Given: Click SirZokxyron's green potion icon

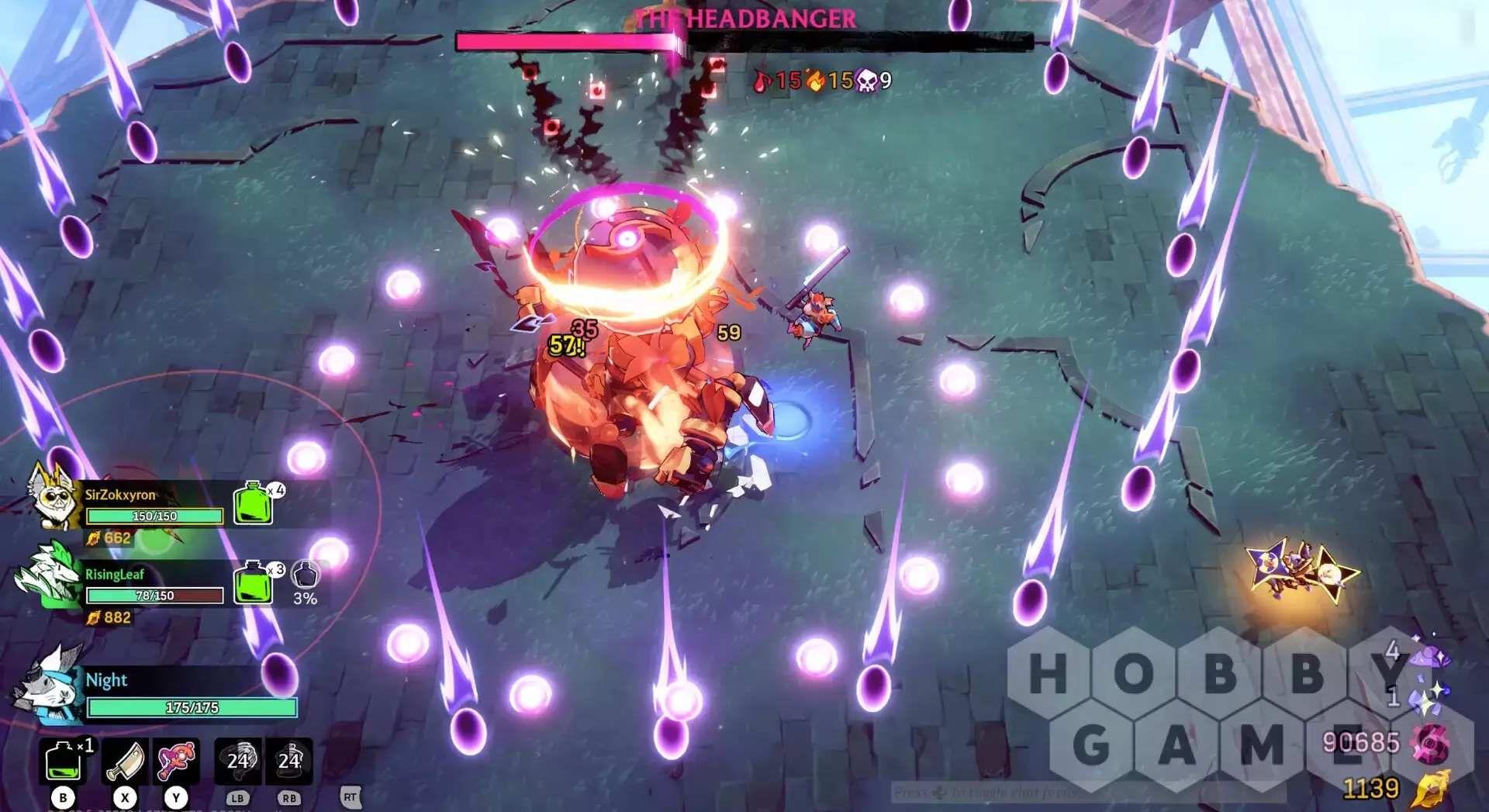Looking at the screenshot, I should pos(253,503).
